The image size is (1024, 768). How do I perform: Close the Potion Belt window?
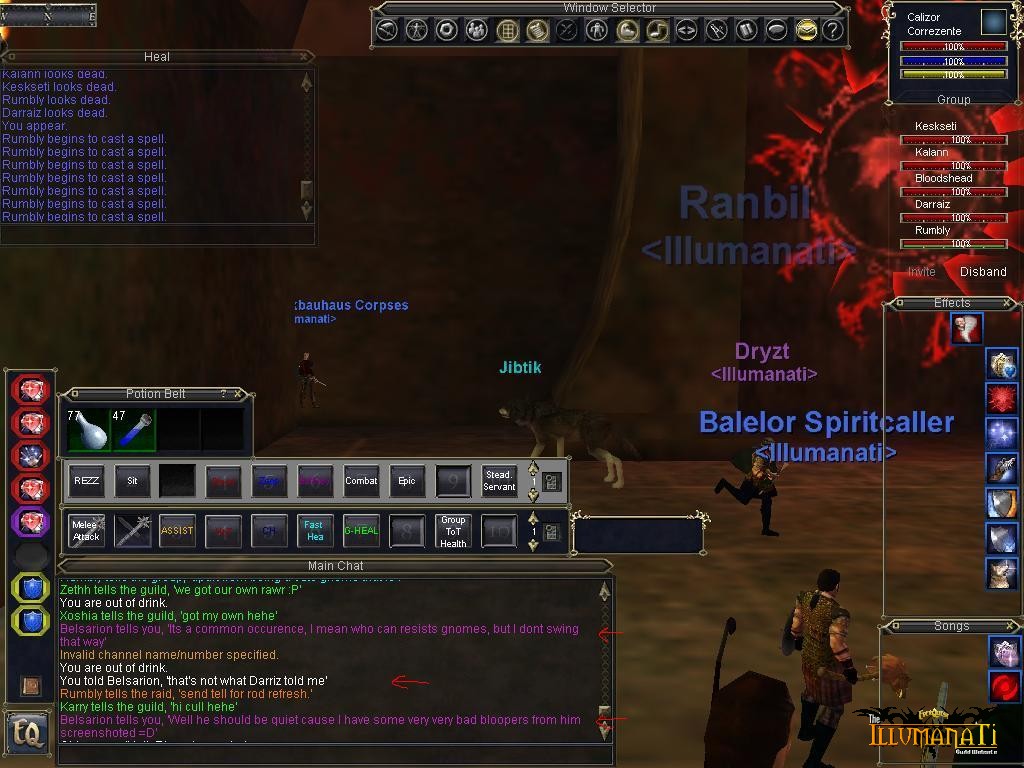[x=238, y=394]
